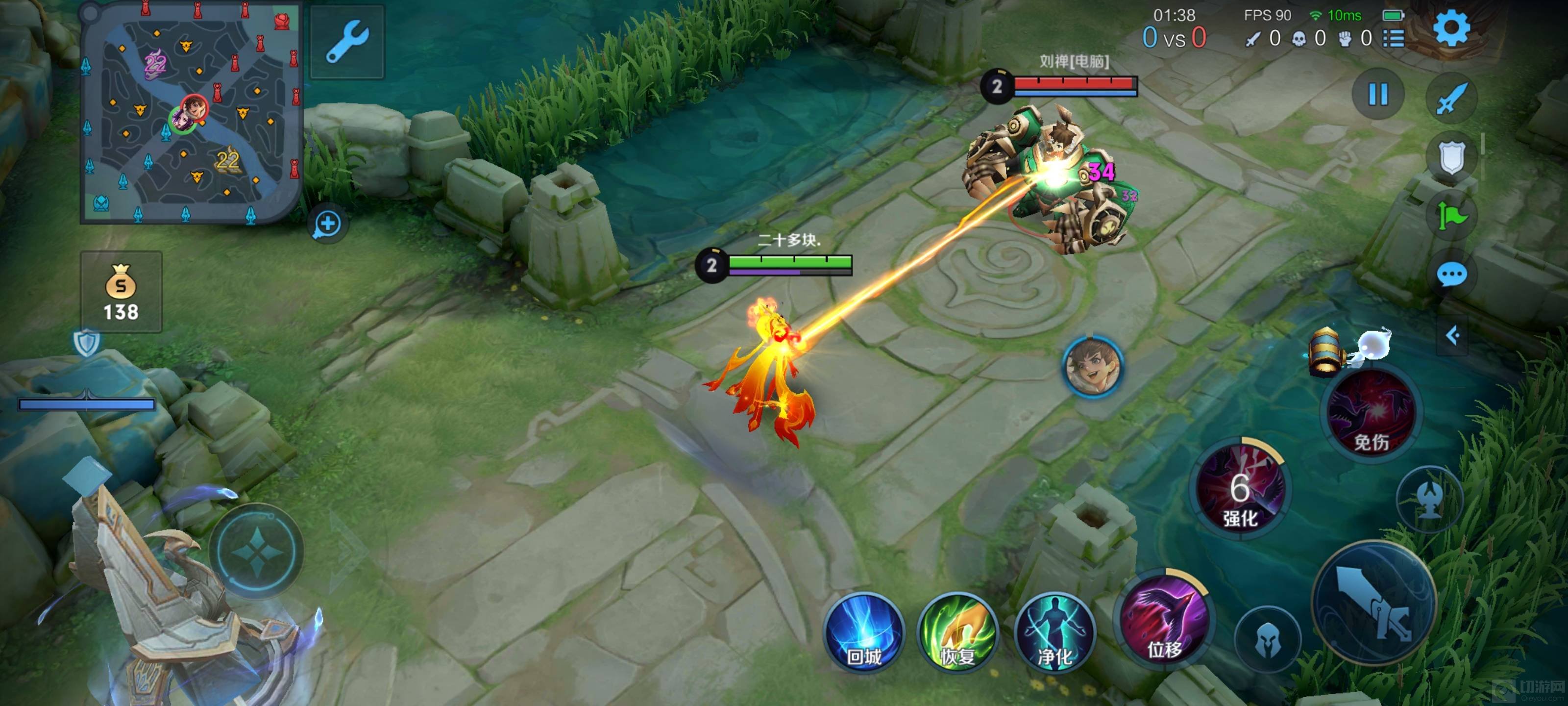Tap the basic attack sword button
The image size is (1568, 706).
1374,603
